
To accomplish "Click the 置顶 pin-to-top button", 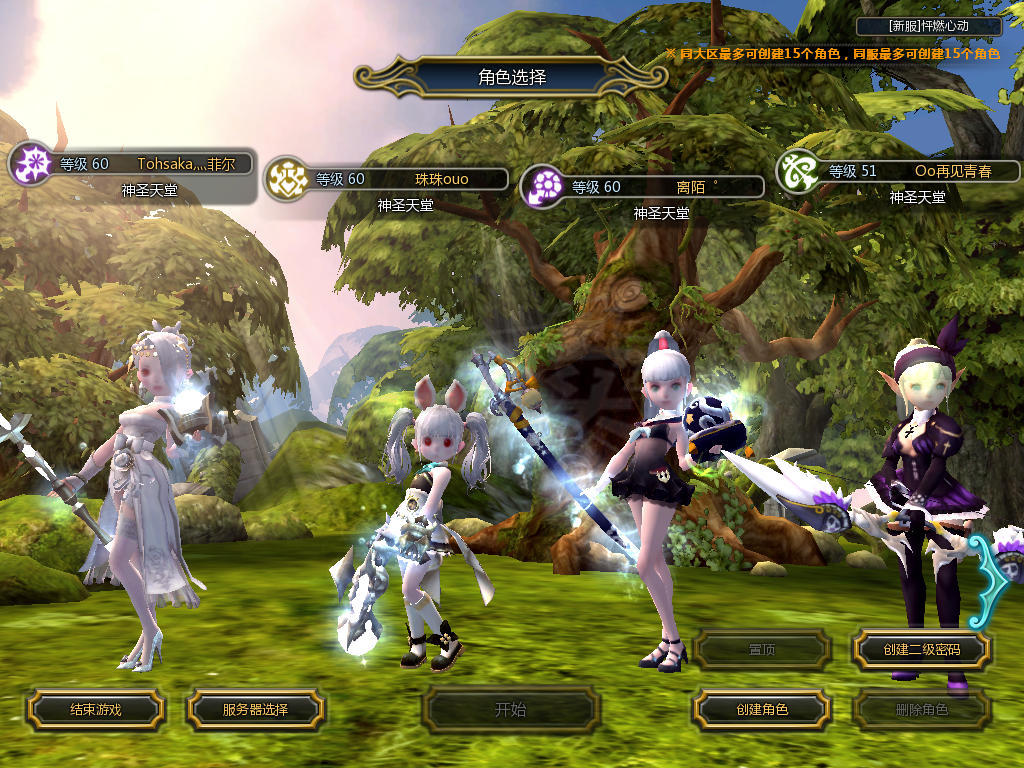I will (x=761, y=650).
